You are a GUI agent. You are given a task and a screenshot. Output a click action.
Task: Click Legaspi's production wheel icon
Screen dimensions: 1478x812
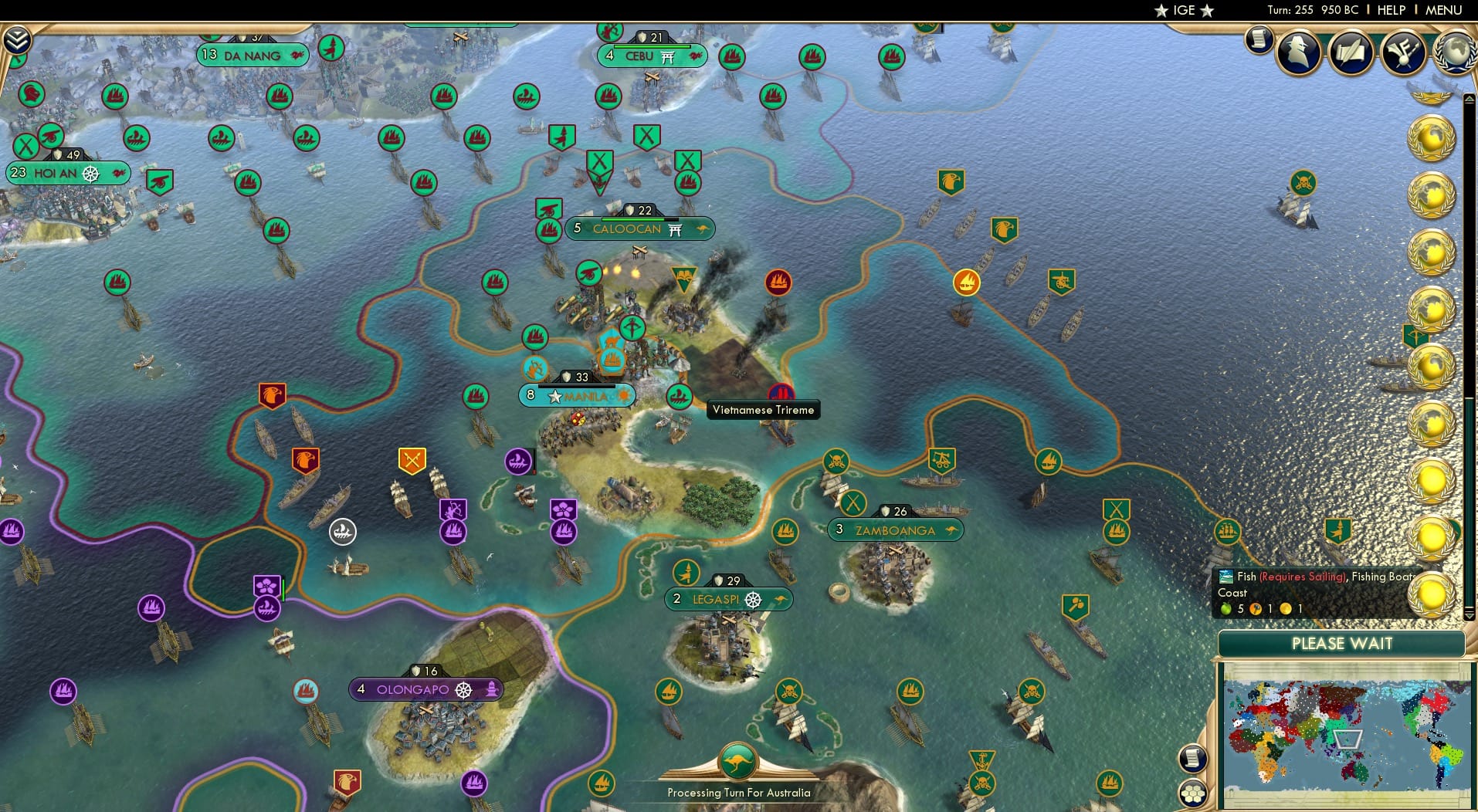click(753, 599)
